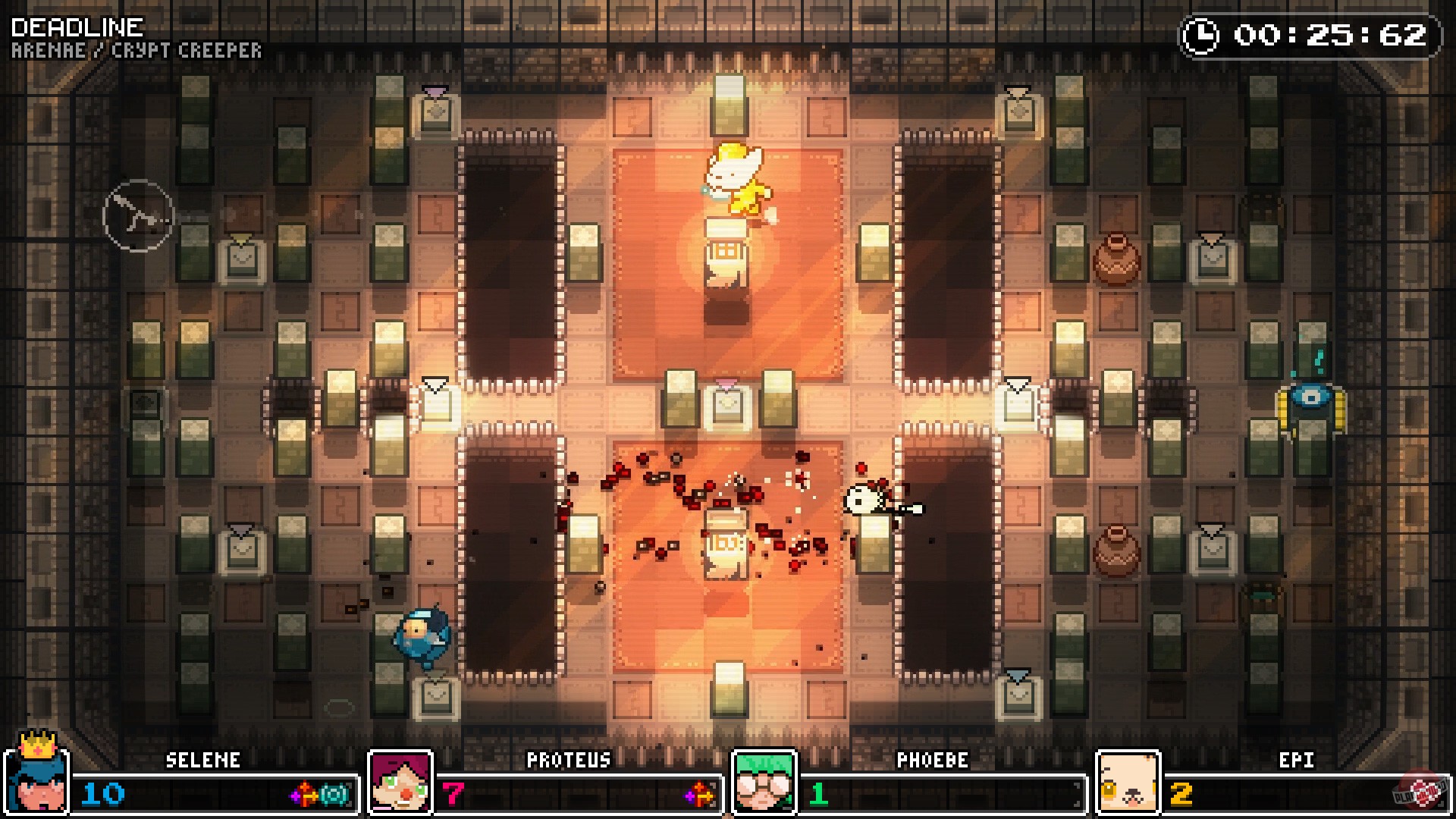The image size is (1456, 819).
Task: Select Epi's cat portrait
Action: [1128, 783]
